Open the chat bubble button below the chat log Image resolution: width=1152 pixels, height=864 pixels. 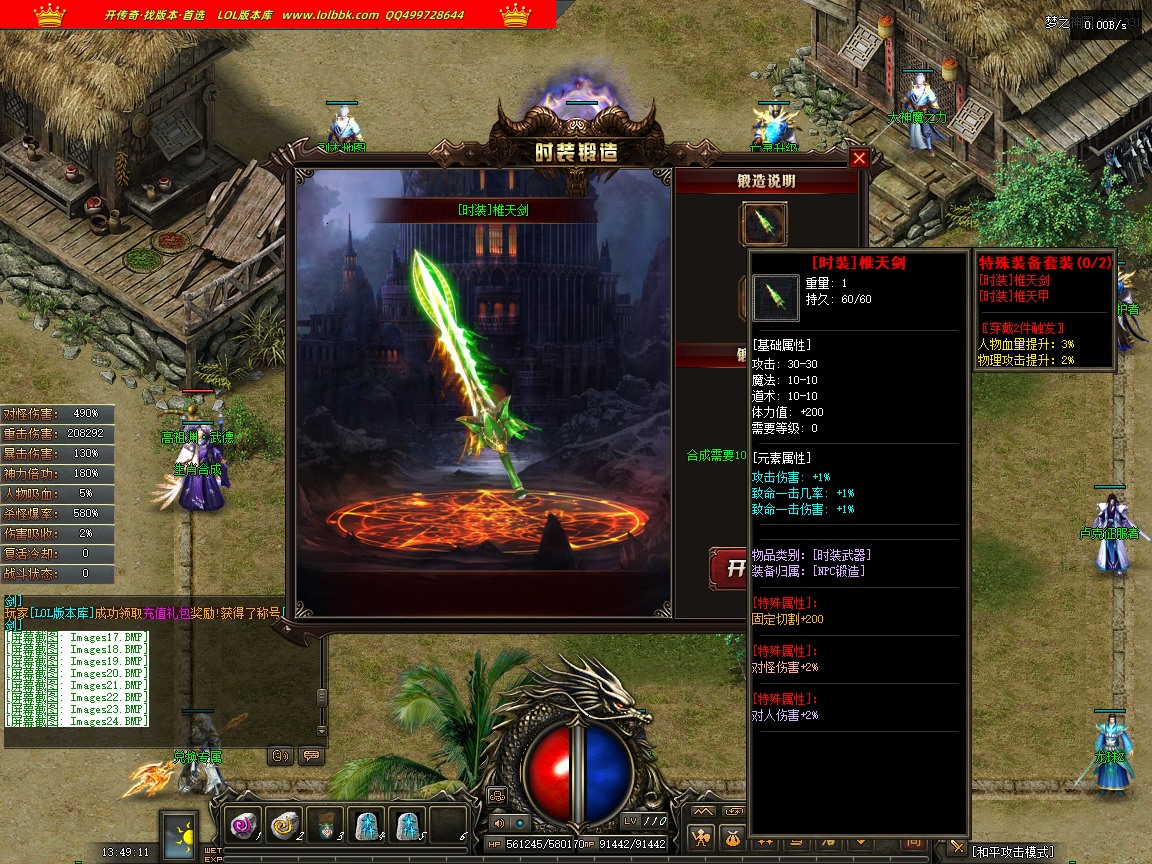311,756
